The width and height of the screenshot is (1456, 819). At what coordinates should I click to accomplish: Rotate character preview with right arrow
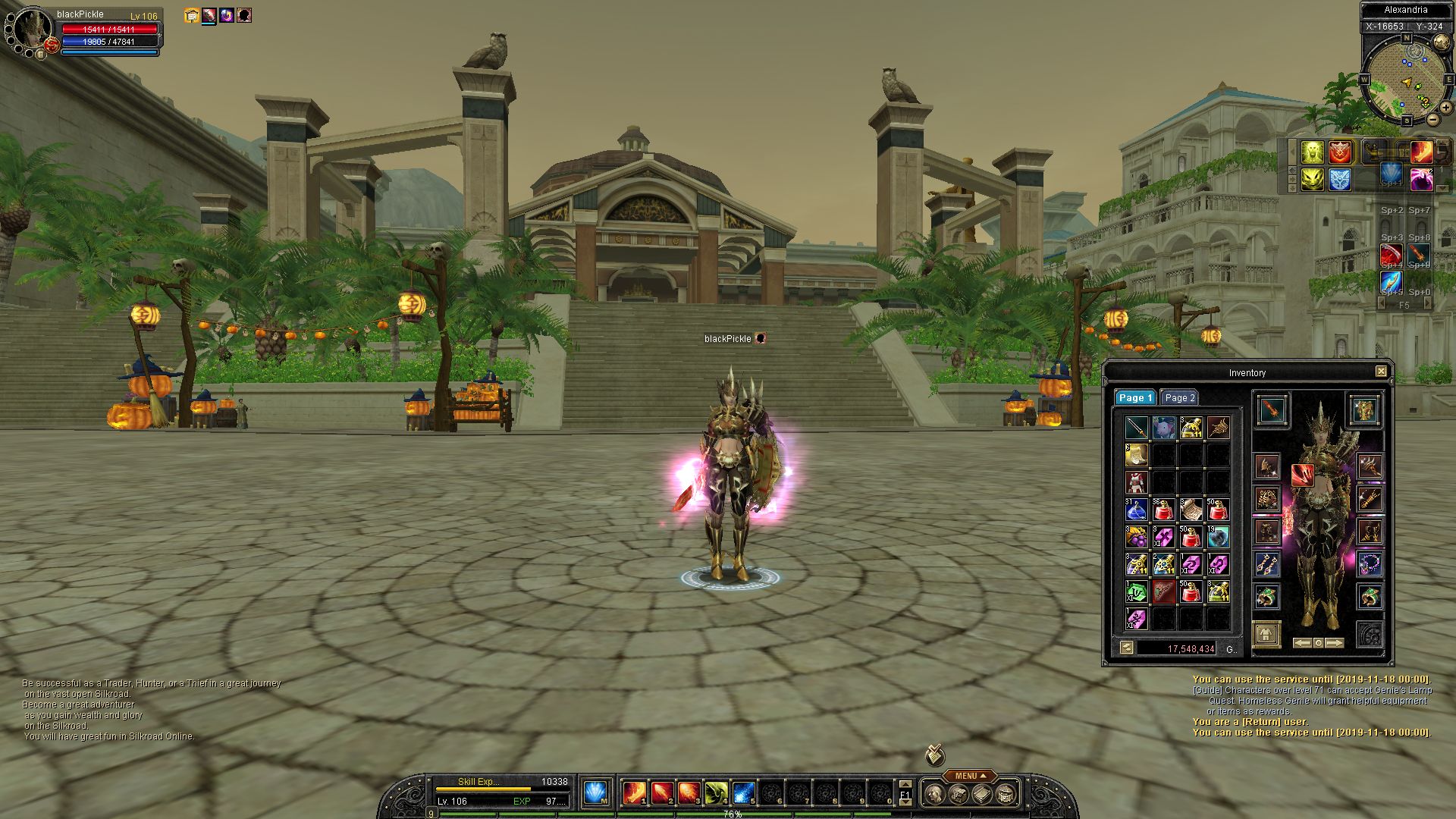pos(1335,643)
